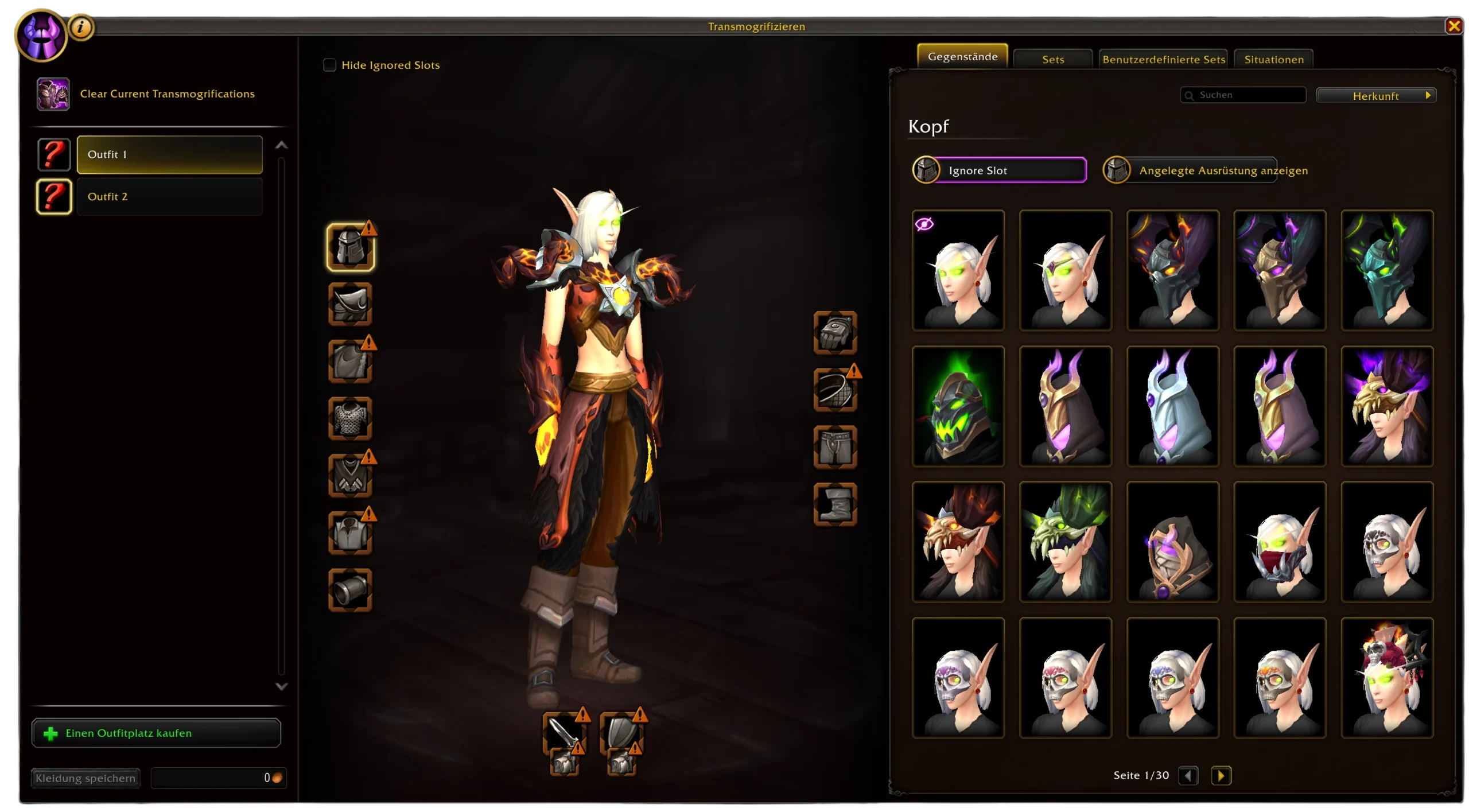Click the scroll-down chevron below outfit list
Screen dimensions: 1469x812
(x=281, y=686)
